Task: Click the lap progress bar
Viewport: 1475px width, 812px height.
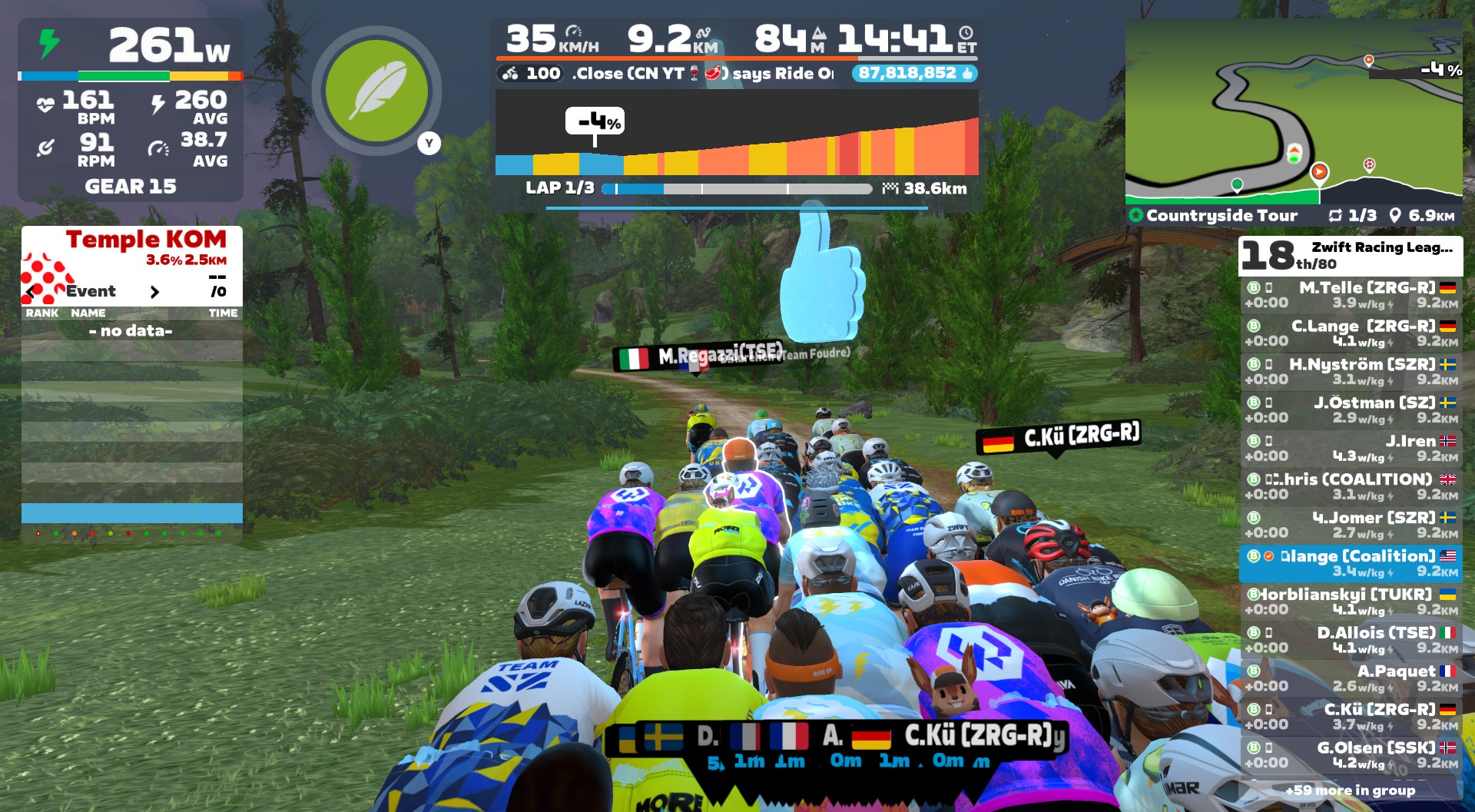Action: 737,189
